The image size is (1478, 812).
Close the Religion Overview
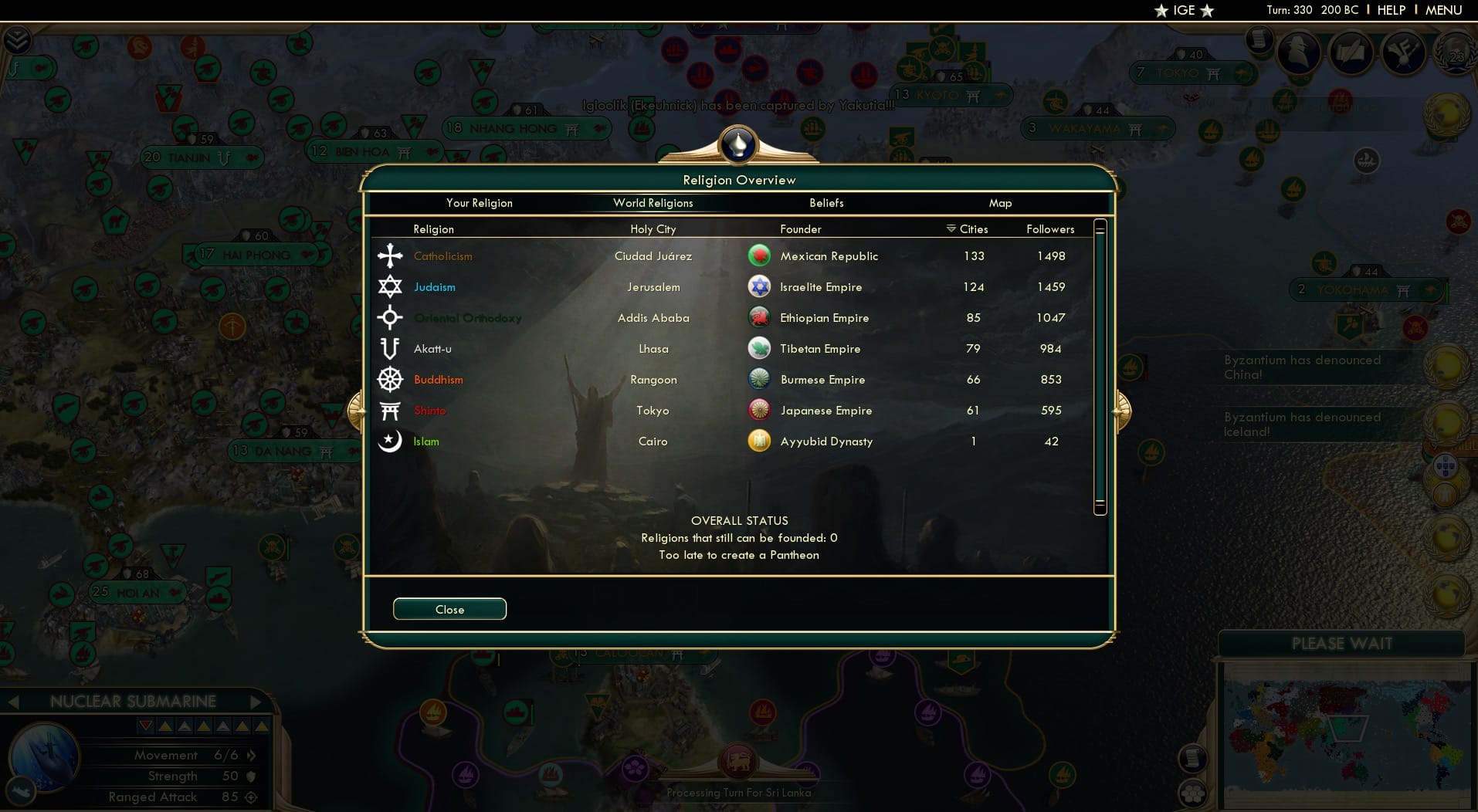click(x=449, y=609)
